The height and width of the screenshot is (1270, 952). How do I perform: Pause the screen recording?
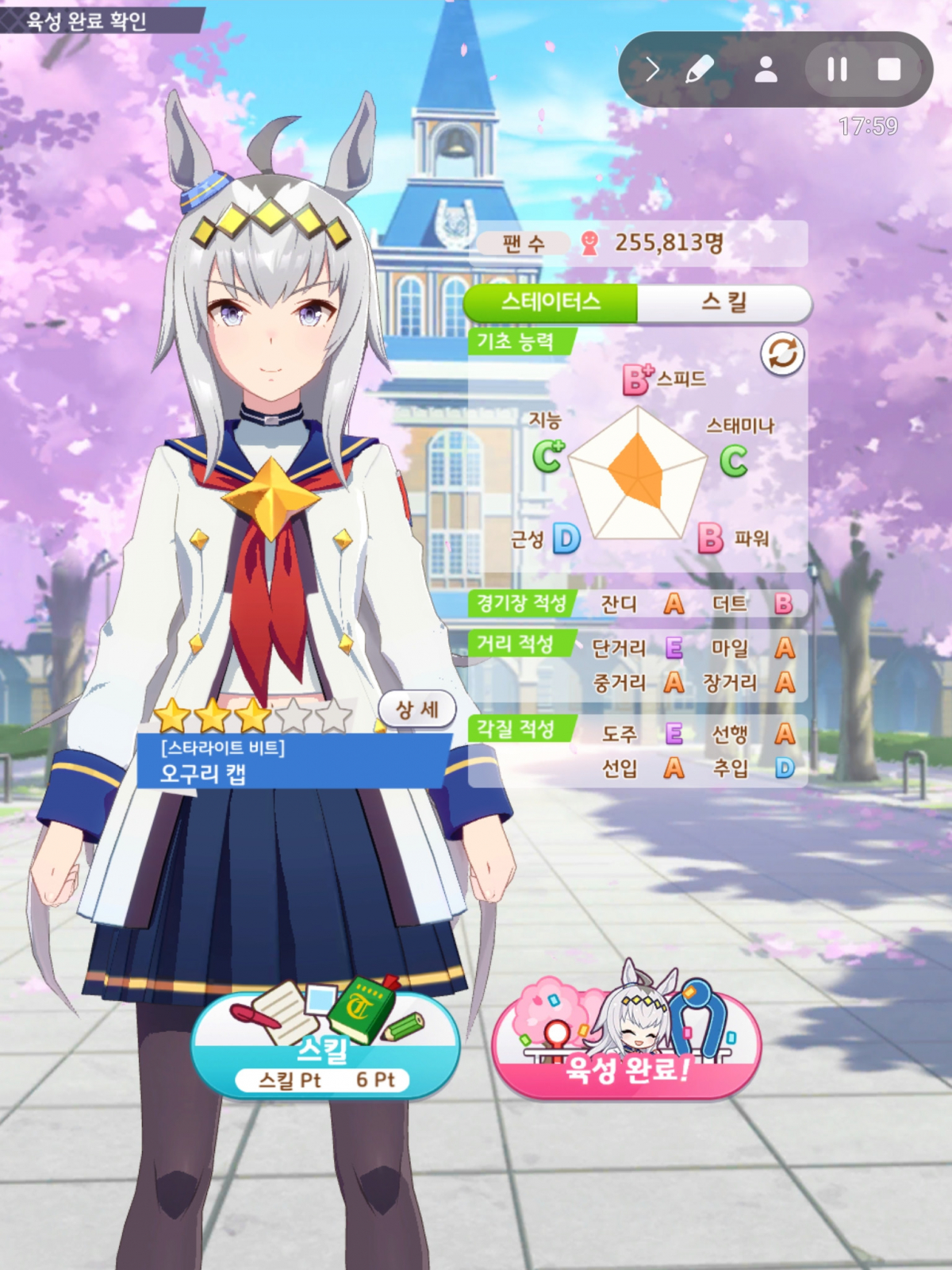click(836, 70)
